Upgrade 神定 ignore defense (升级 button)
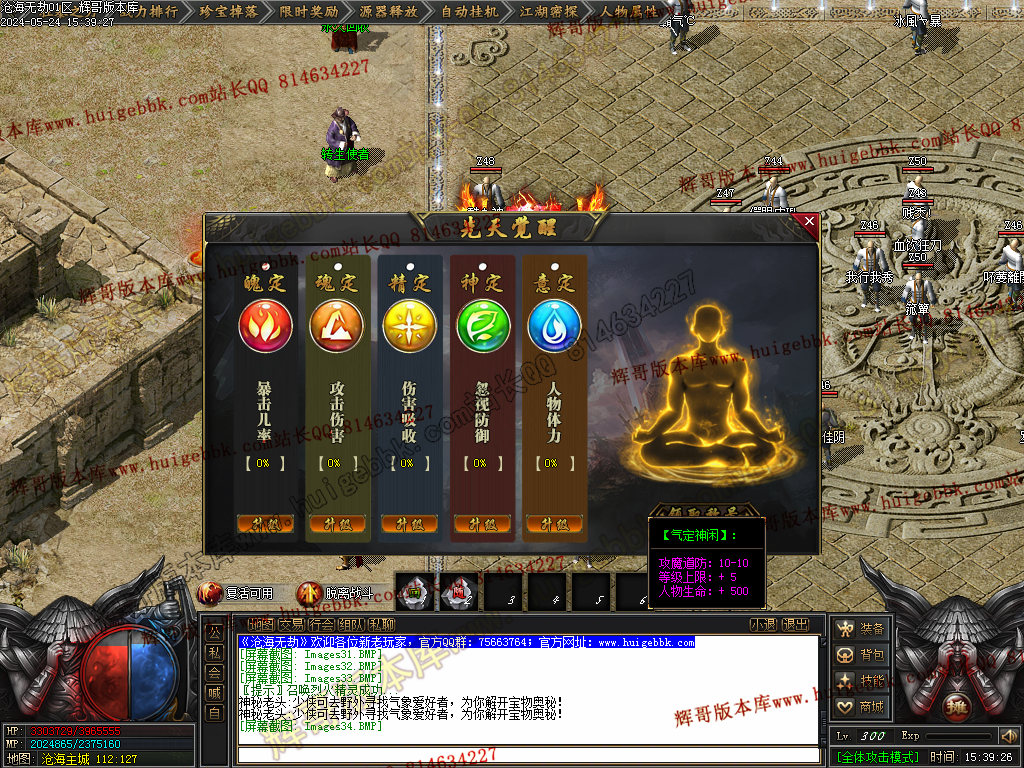 click(x=481, y=524)
